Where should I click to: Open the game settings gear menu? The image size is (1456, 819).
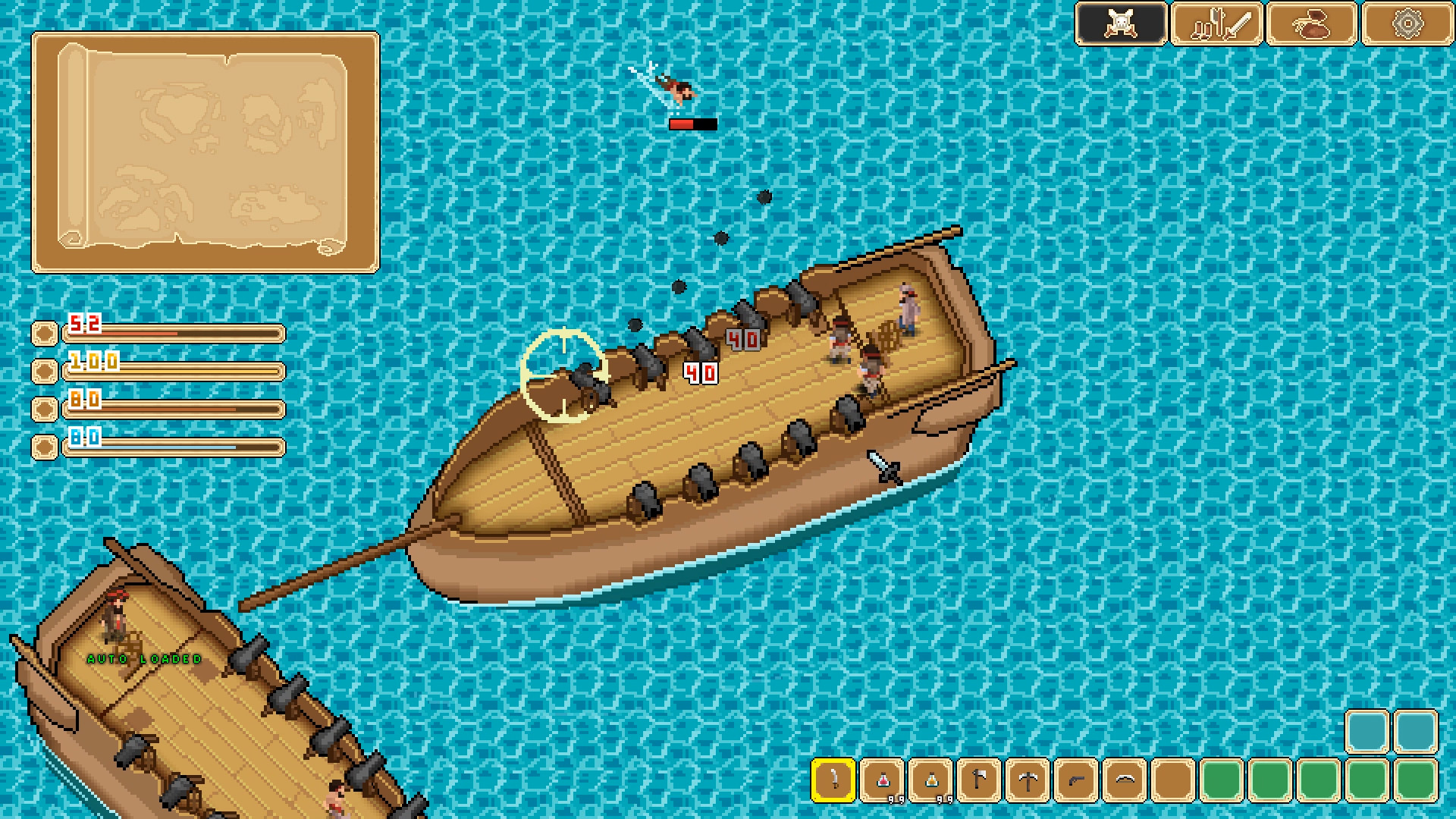[x=1408, y=22]
